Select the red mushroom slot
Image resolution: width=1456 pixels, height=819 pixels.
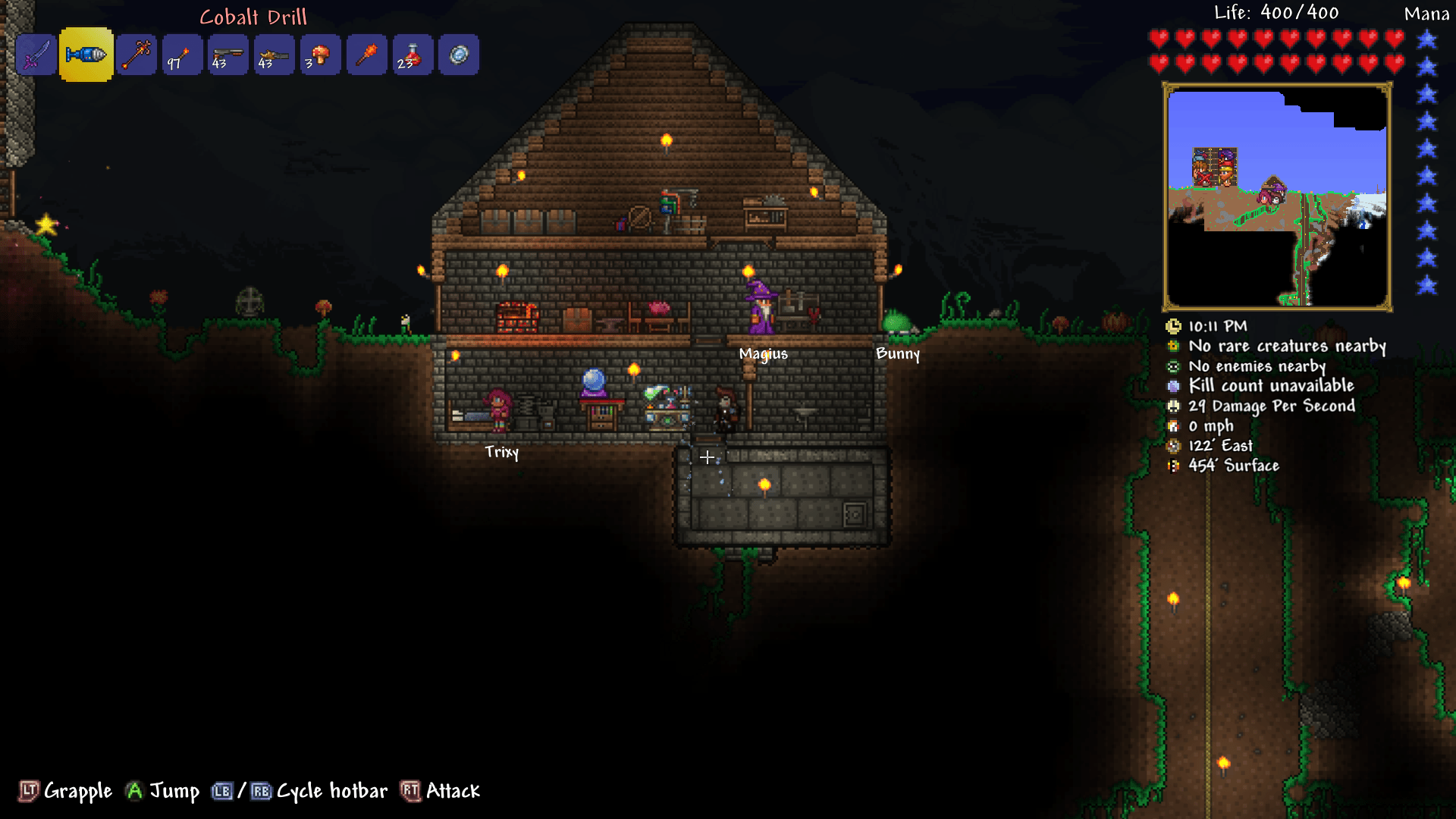[x=320, y=55]
